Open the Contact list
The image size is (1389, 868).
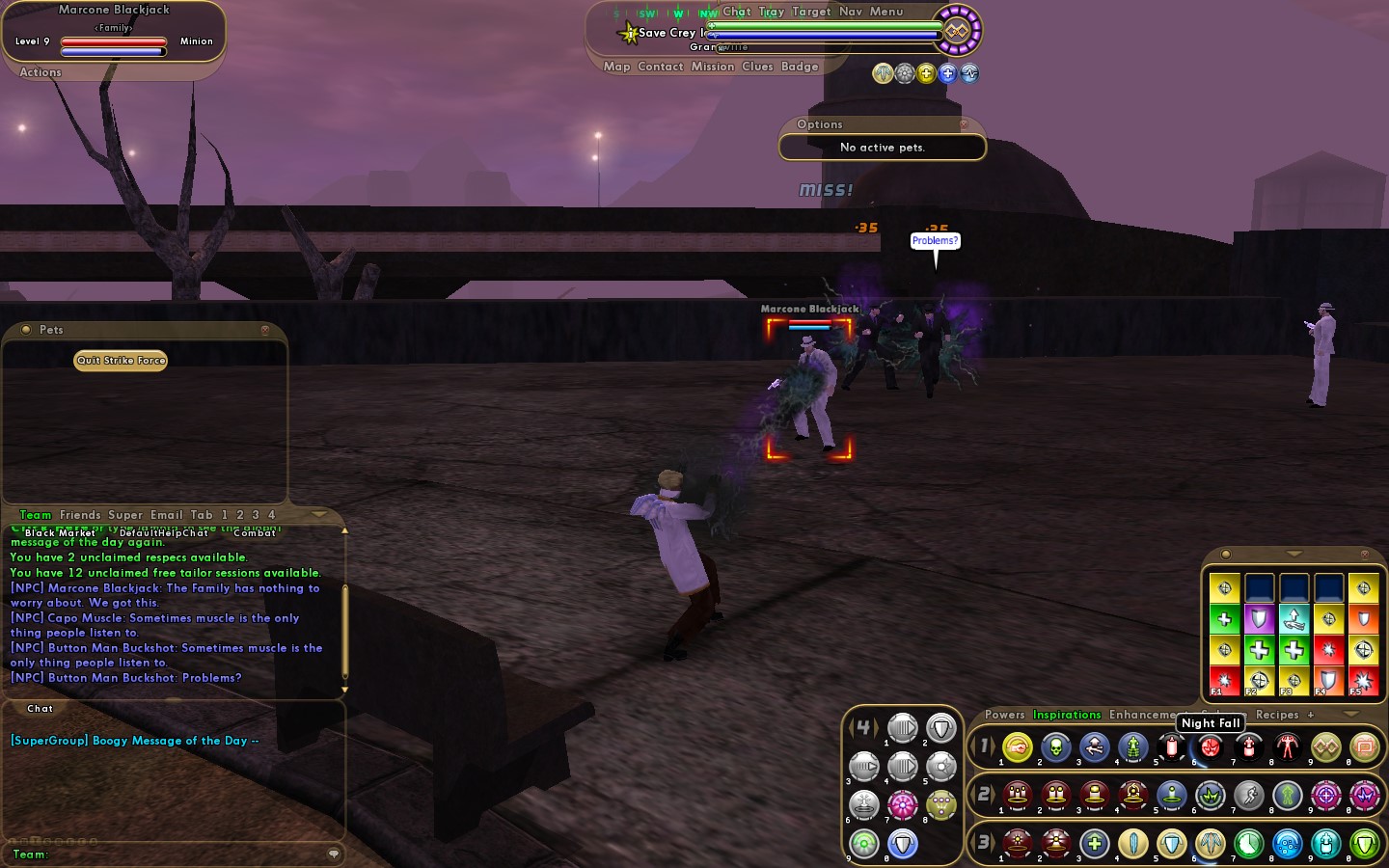click(x=660, y=67)
